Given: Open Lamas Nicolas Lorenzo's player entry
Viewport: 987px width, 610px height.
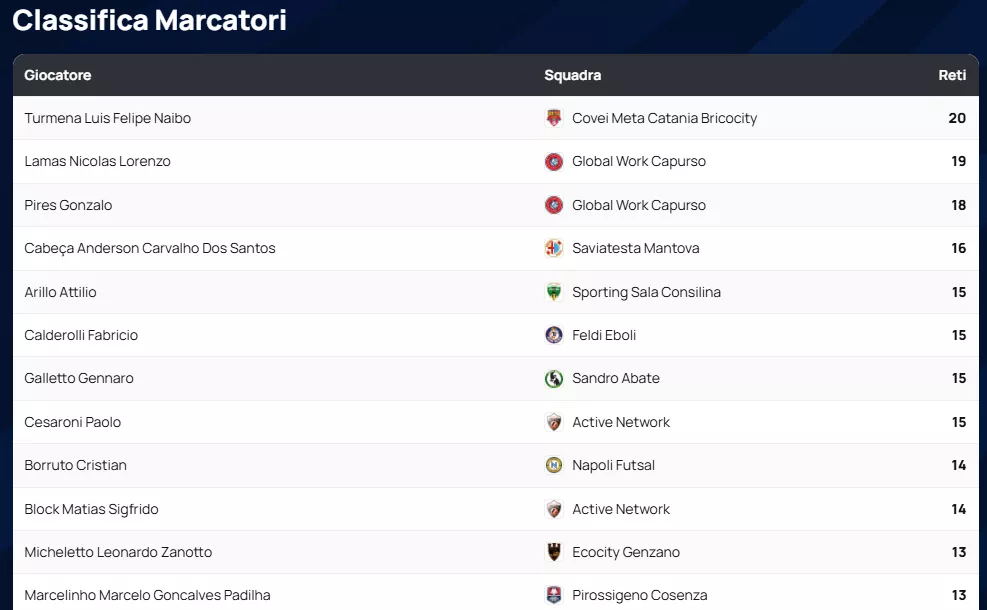Looking at the screenshot, I should coord(97,161).
